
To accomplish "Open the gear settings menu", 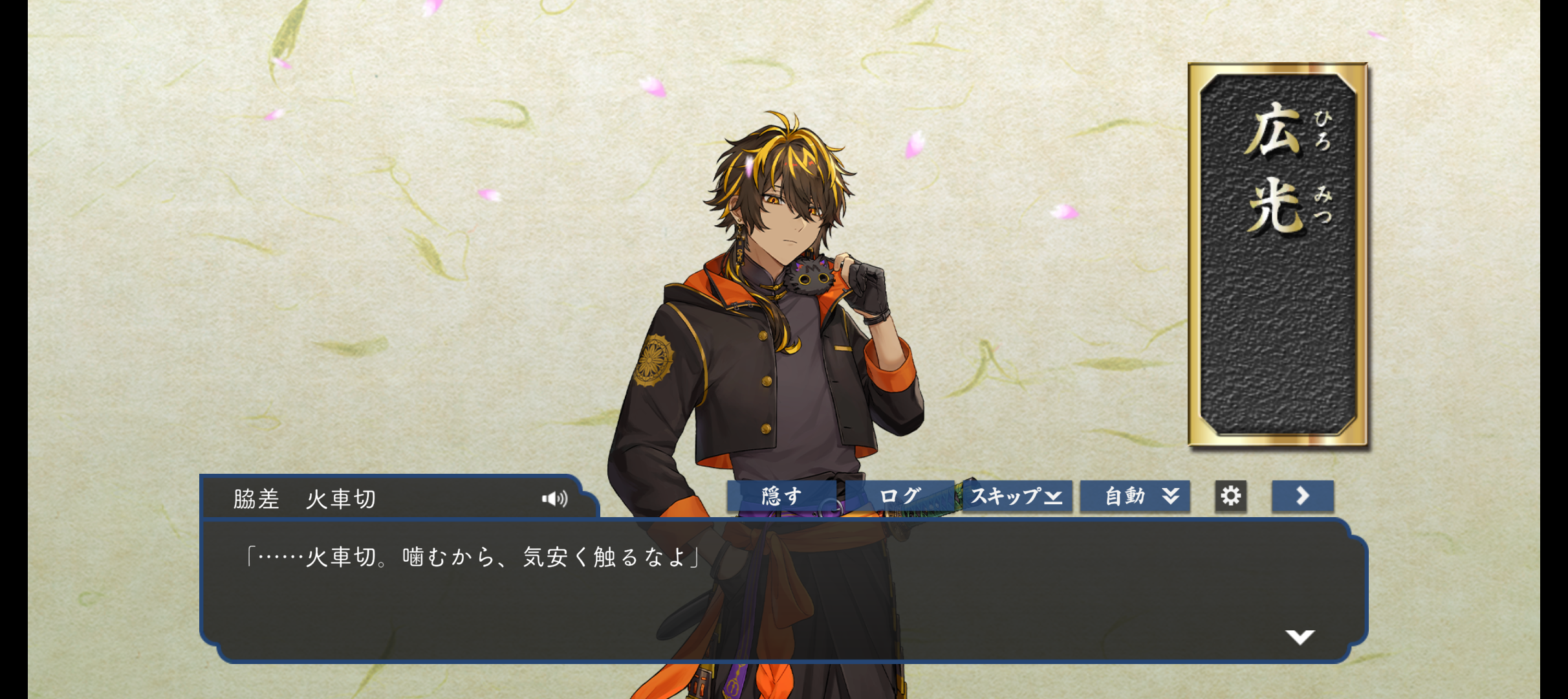I will click(x=1230, y=496).
